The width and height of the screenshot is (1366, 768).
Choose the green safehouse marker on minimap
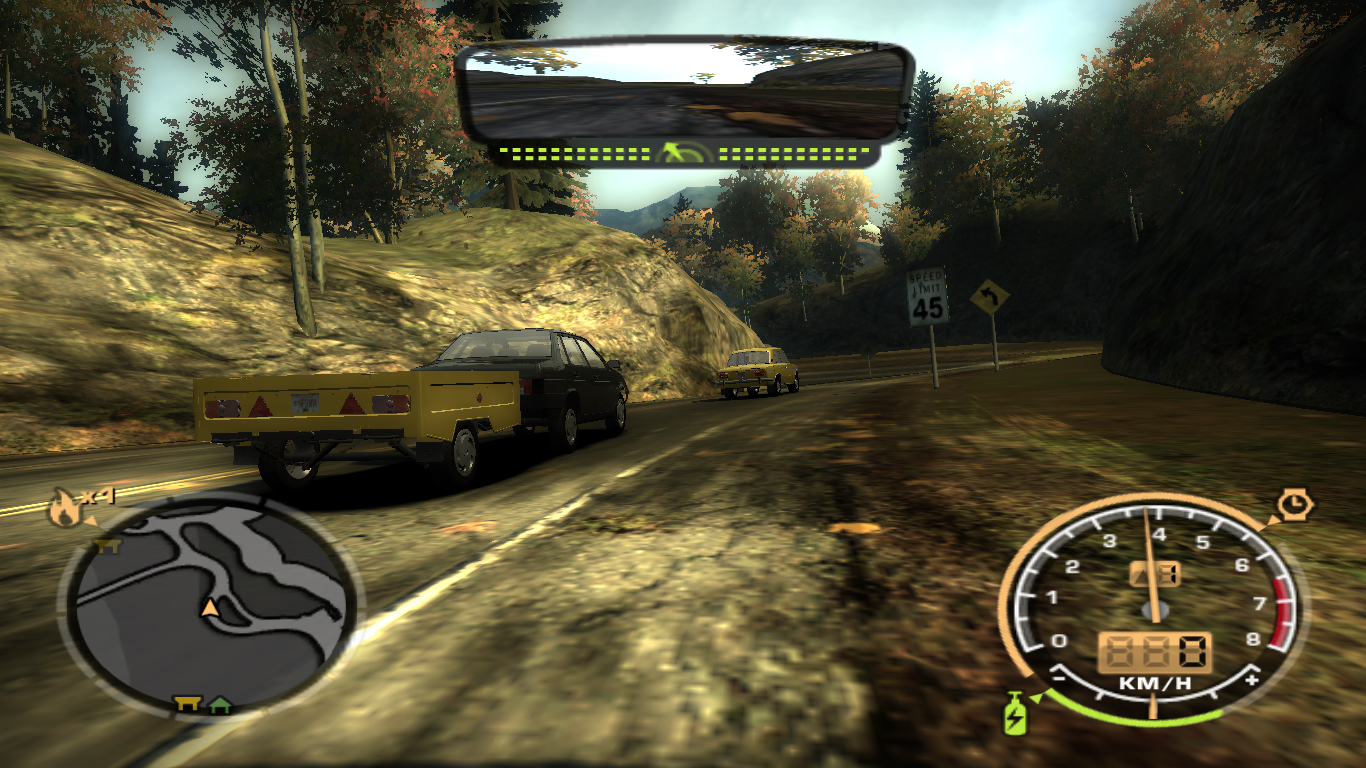(220, 705)
